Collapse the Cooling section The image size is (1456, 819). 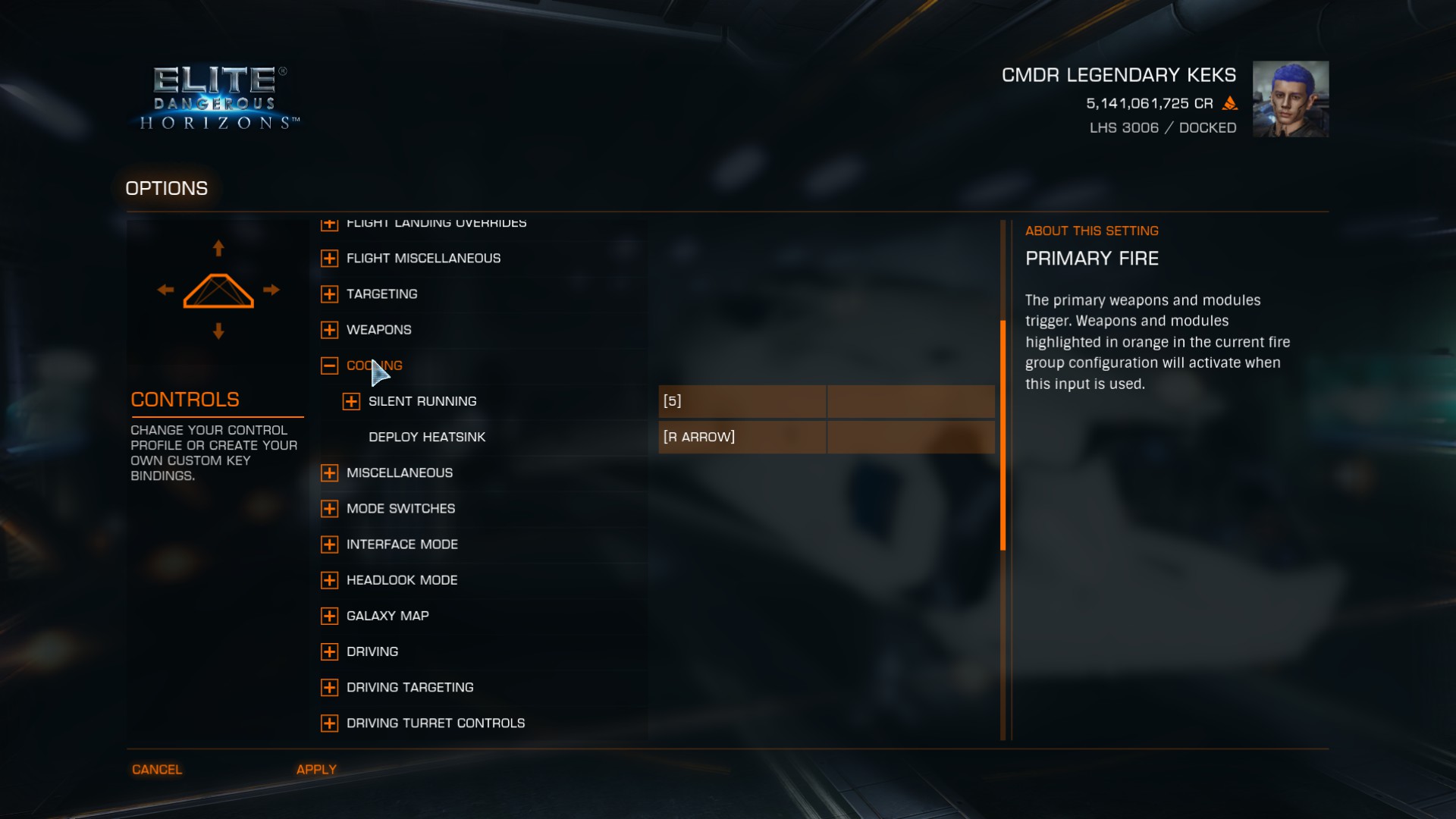(329, 366)
